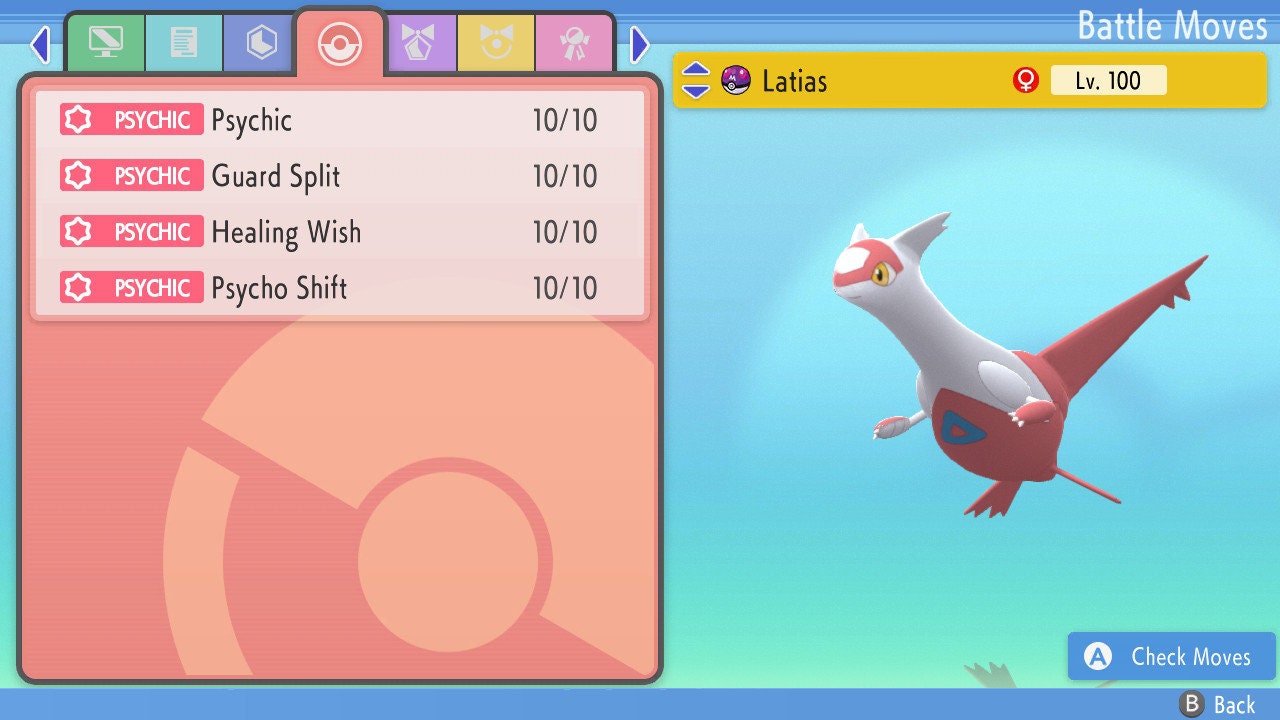The image size is (1280, 720).
Task: Go to the pink ribbon tab
Action: pyautogui.click(x=575, y=43)
